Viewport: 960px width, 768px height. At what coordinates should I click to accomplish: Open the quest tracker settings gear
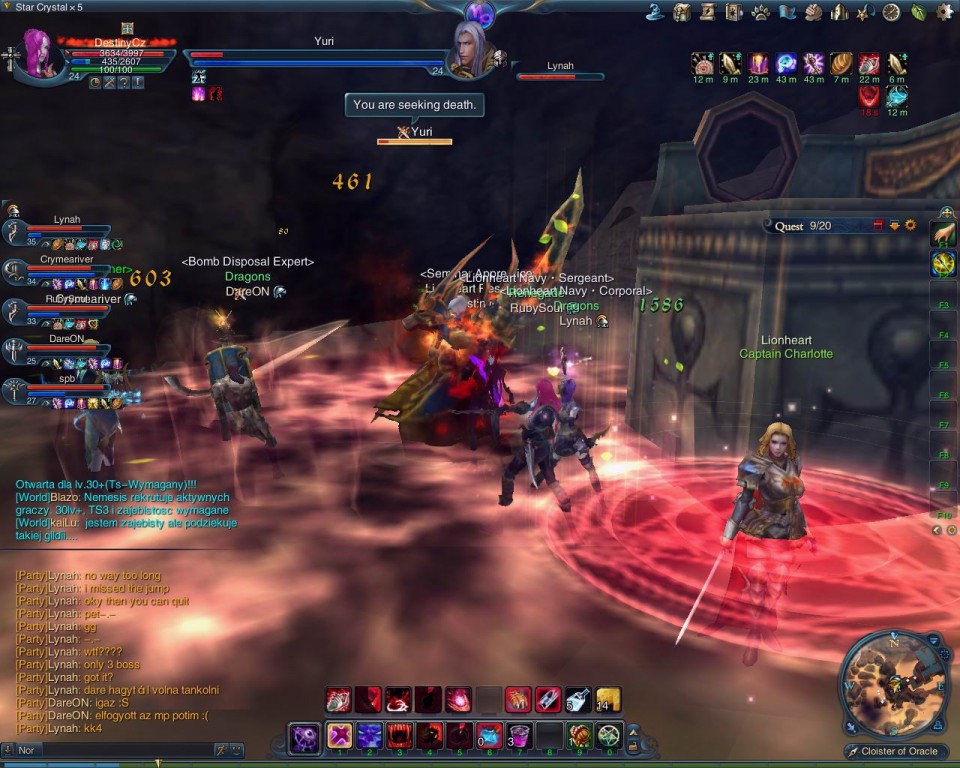click(910, 226)
